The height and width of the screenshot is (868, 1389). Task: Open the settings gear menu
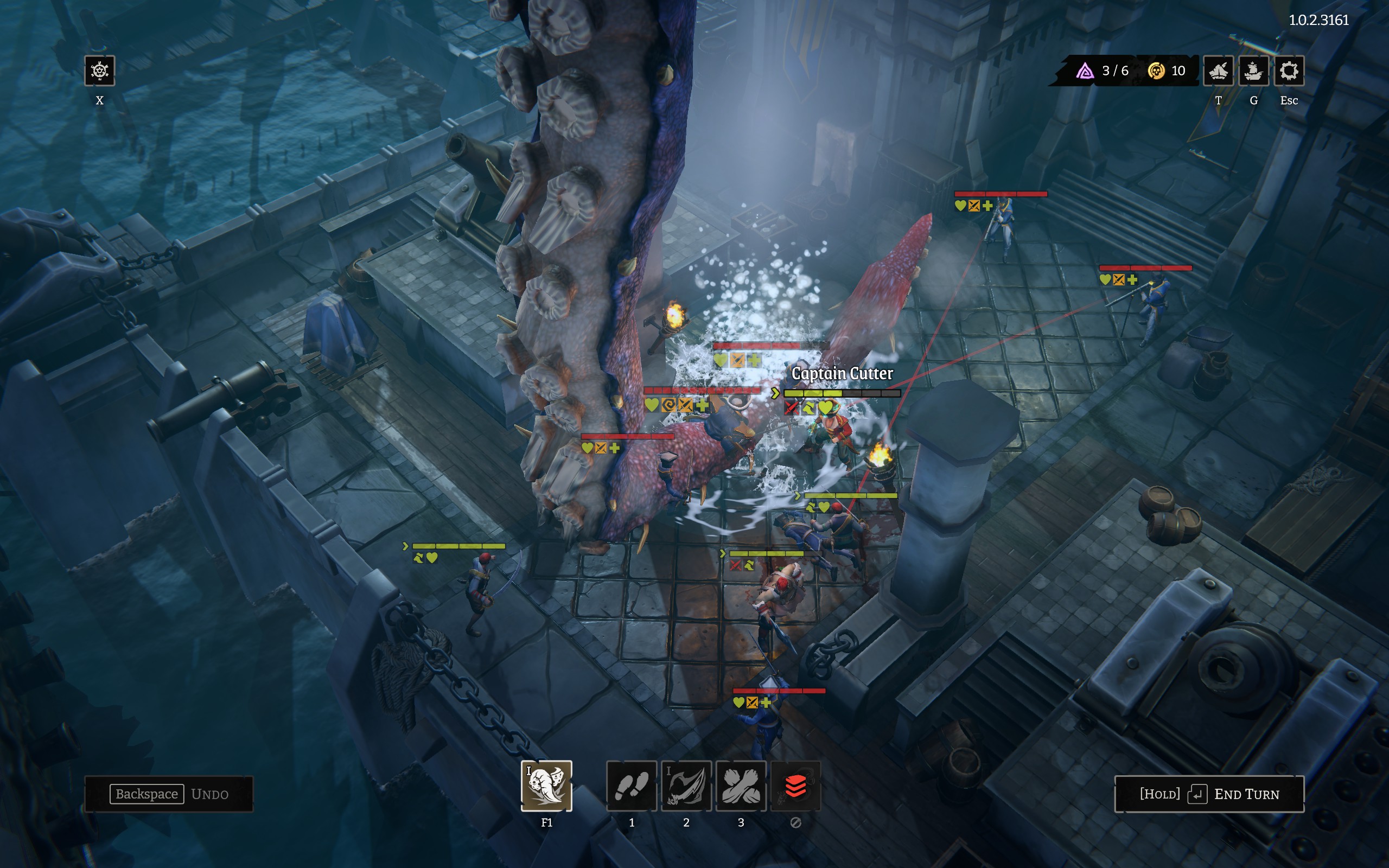click(x=1289, y=71)
